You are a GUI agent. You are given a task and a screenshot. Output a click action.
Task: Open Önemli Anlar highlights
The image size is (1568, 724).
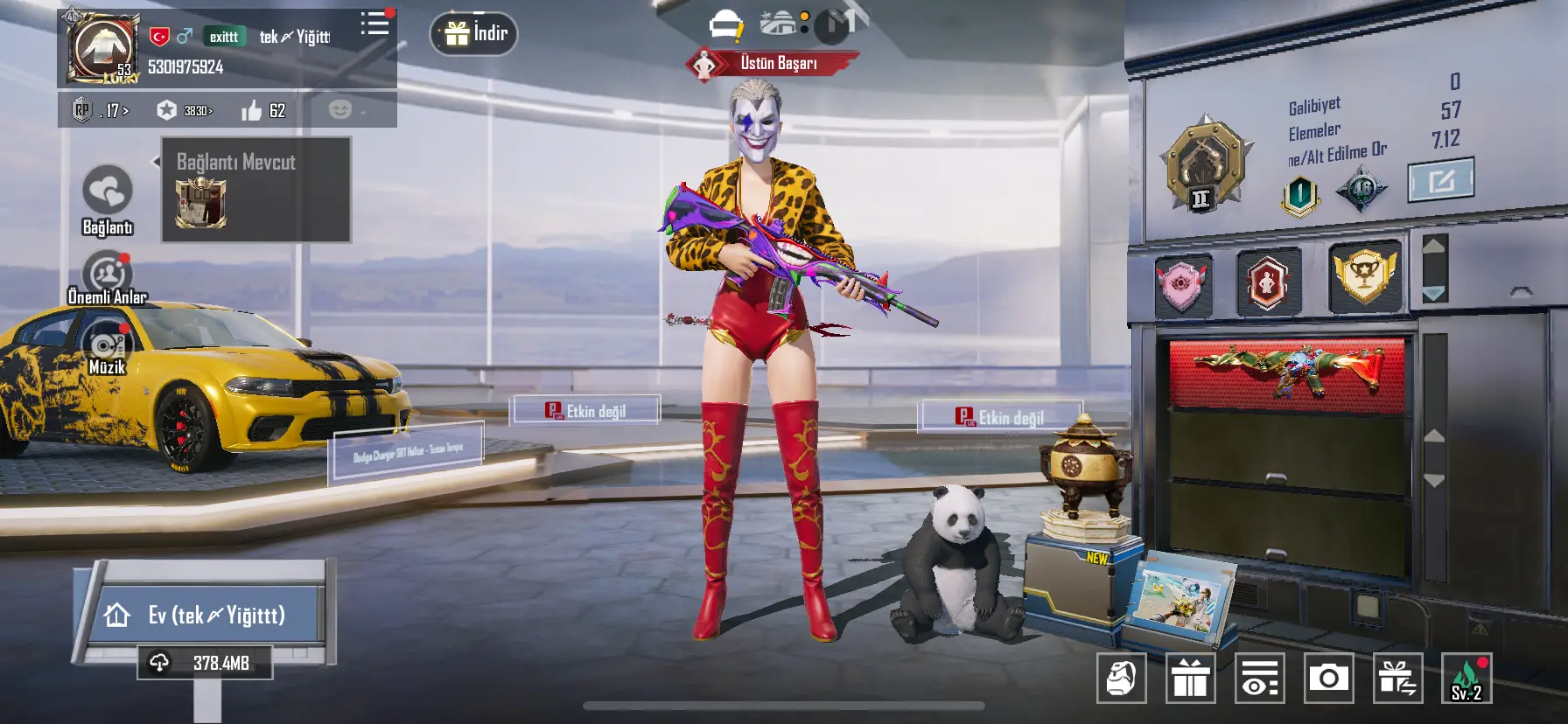pos(107,275)
